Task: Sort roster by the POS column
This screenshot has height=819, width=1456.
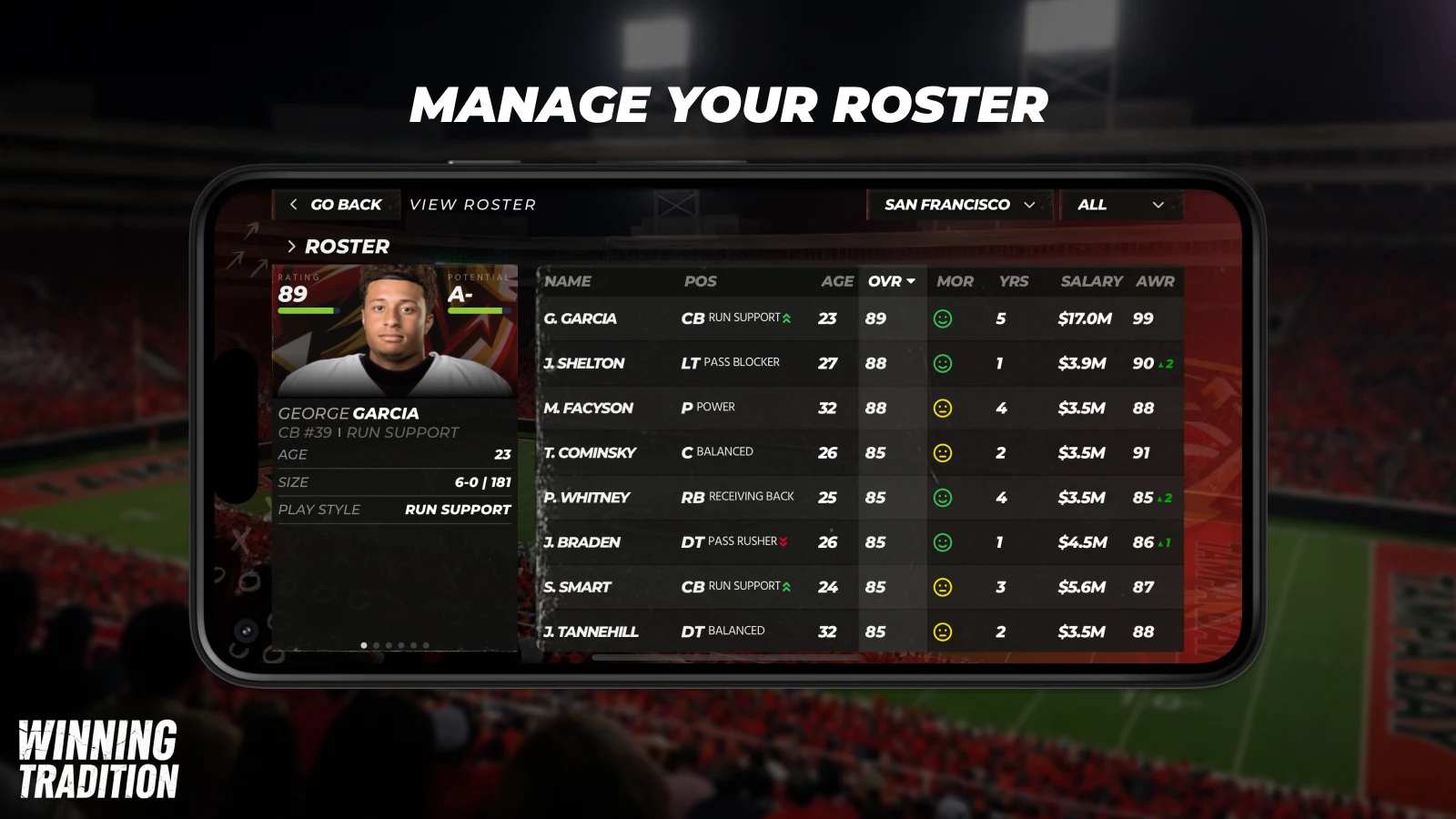Action: (700, 281)
